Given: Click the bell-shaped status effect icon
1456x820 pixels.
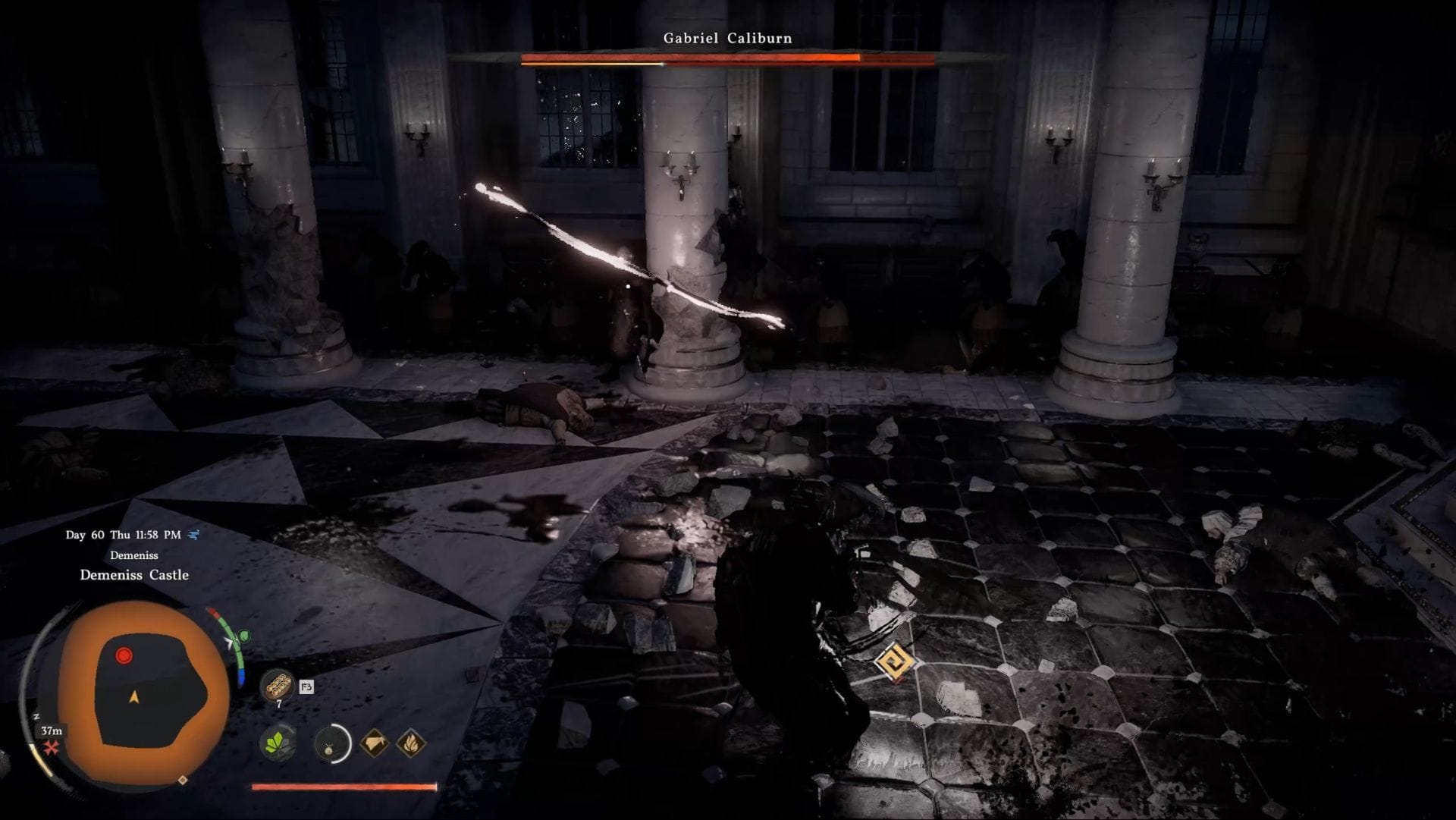Looking at the screenshot, I should coord(375,743).
